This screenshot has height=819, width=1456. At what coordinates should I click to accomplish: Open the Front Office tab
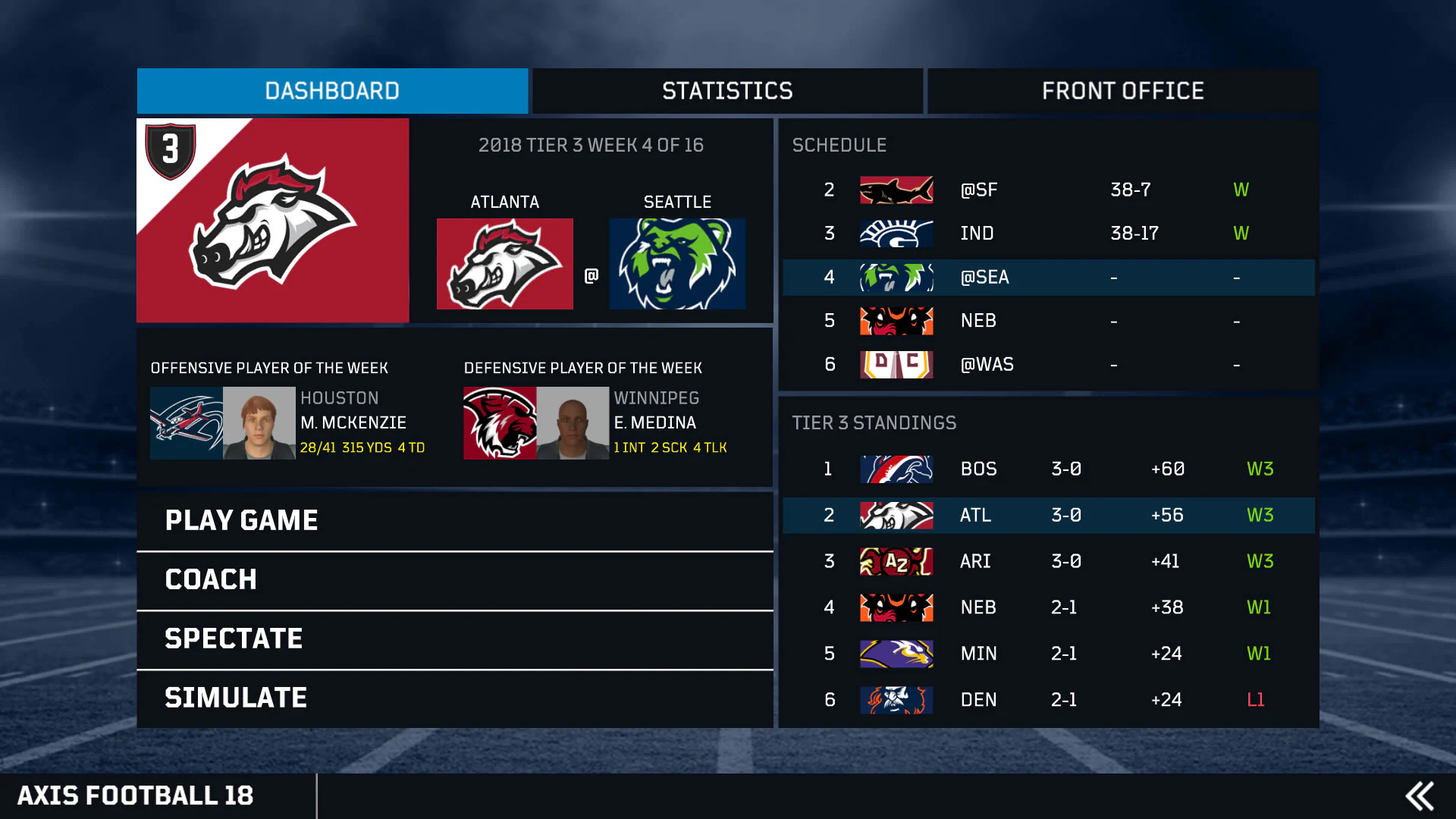coord(1122,91)
